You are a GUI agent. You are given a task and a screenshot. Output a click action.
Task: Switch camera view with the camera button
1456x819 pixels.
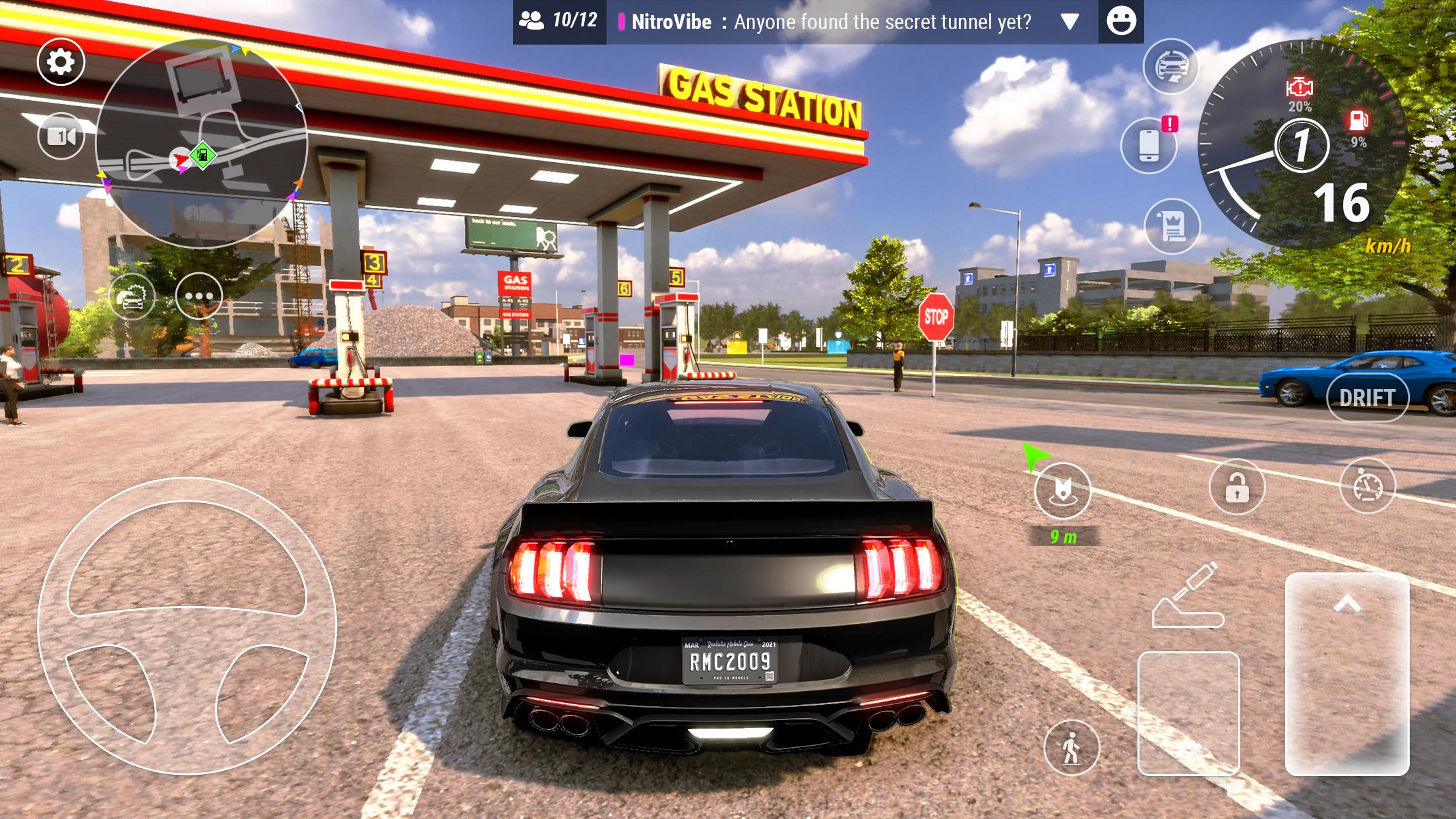[61, 136]
